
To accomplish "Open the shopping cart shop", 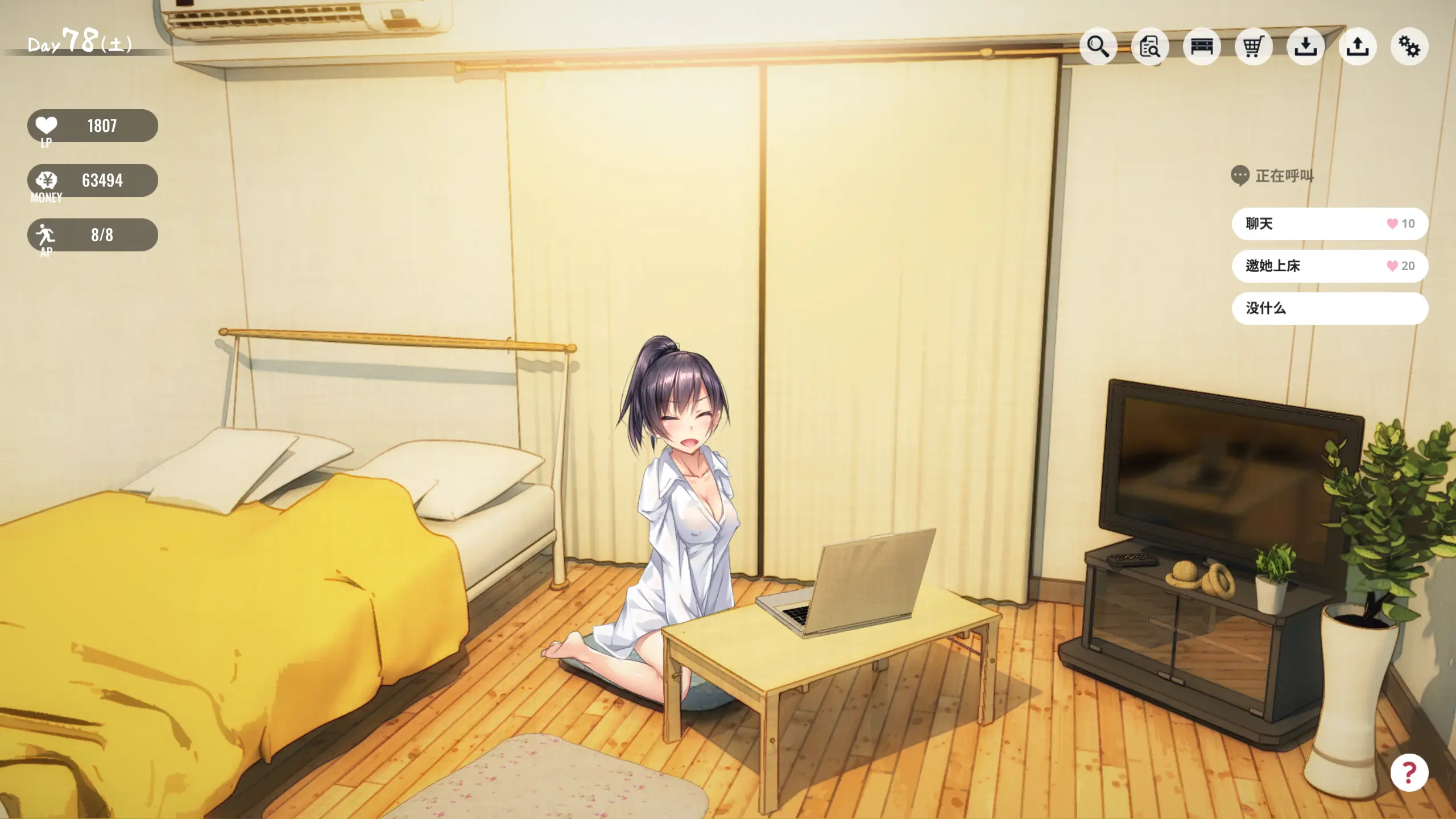I will [x=1253, y=46].
